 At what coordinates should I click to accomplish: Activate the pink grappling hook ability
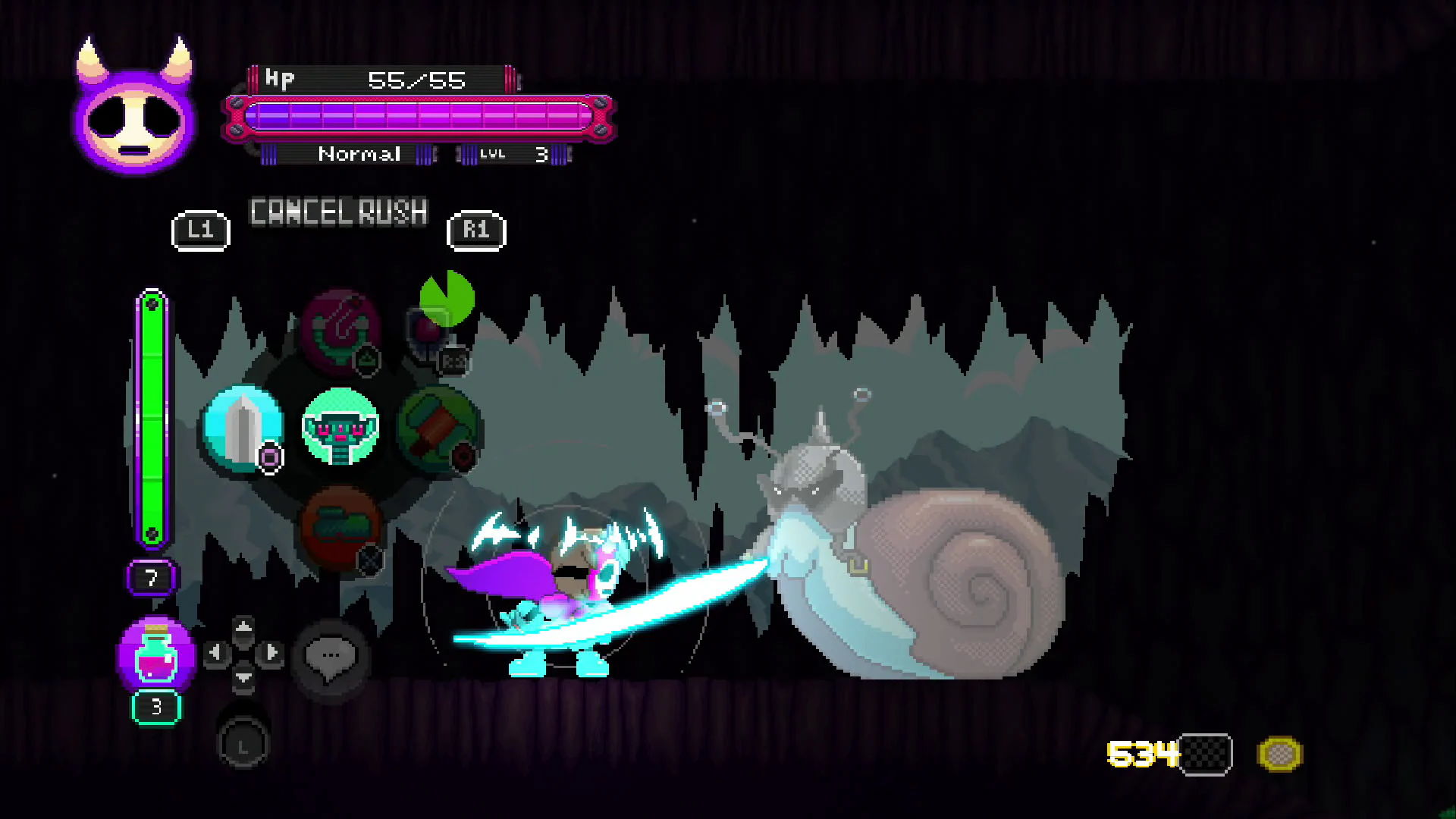[x=340, y=331]
